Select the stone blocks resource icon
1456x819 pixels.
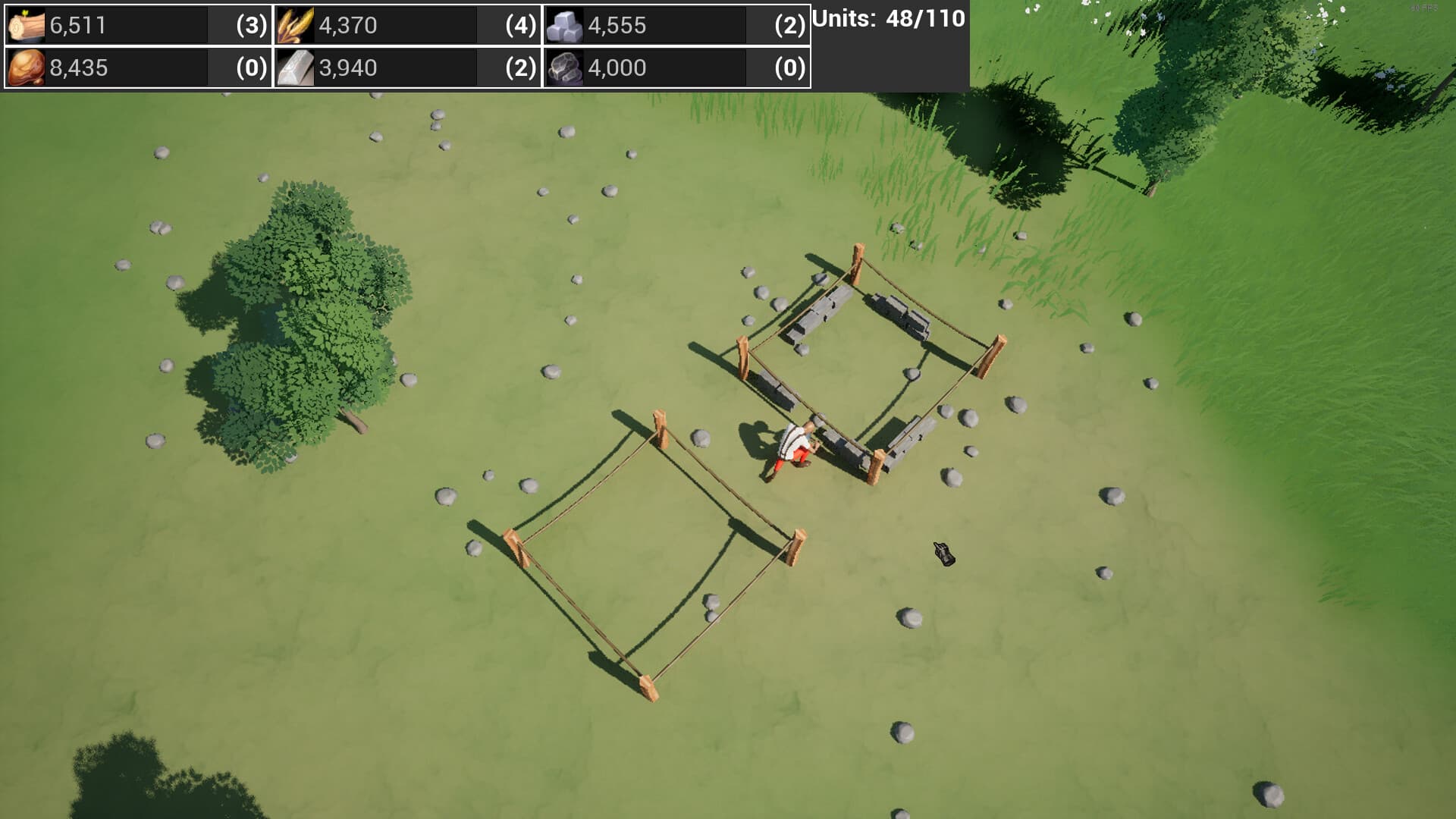coord(565,25)
